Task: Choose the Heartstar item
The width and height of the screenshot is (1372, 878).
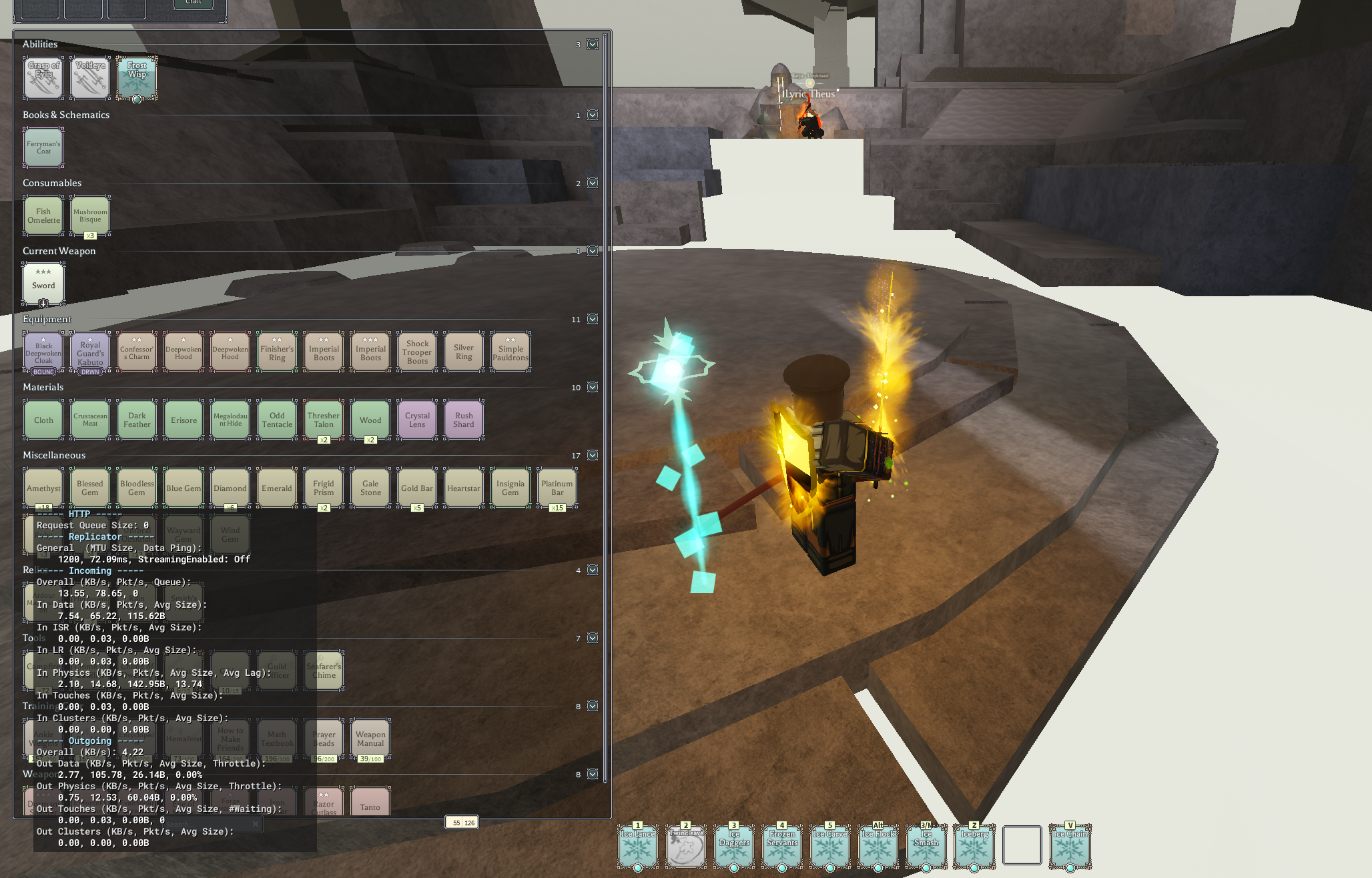Action: tap(464, 488)
